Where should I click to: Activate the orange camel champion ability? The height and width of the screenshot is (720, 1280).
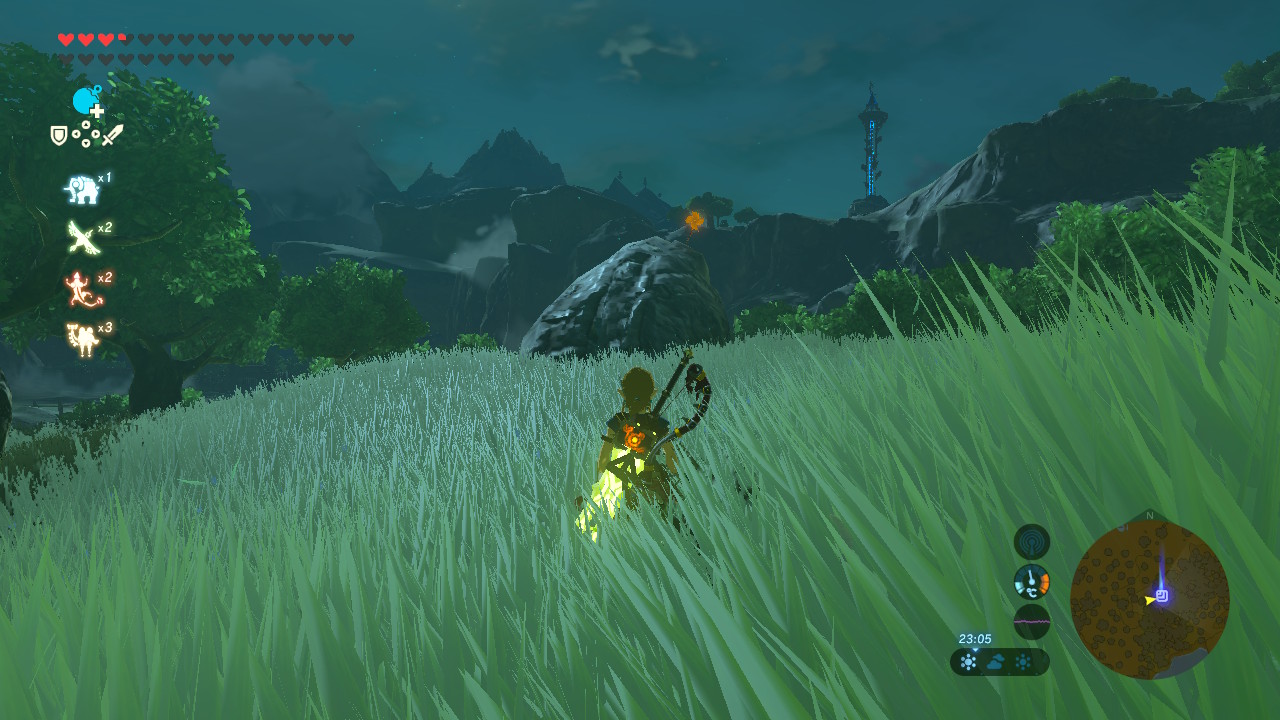[80, 338]
